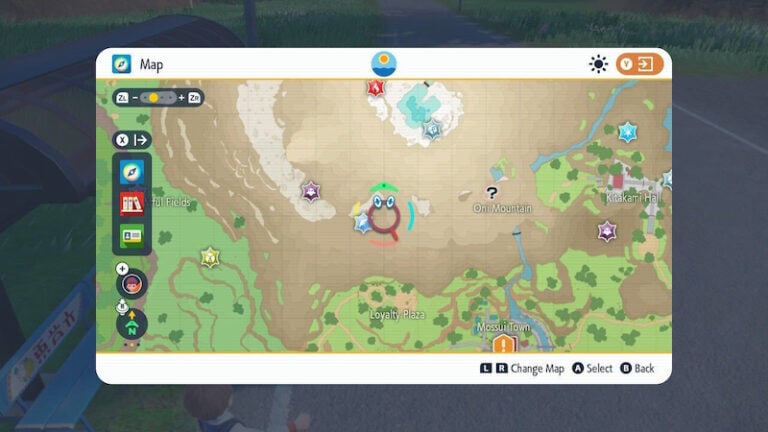Viewport: 768px width, 432px height.
Task: Collapse the side menu with the arrow tab
Action: pyautogui.click(x=132, y=140)
